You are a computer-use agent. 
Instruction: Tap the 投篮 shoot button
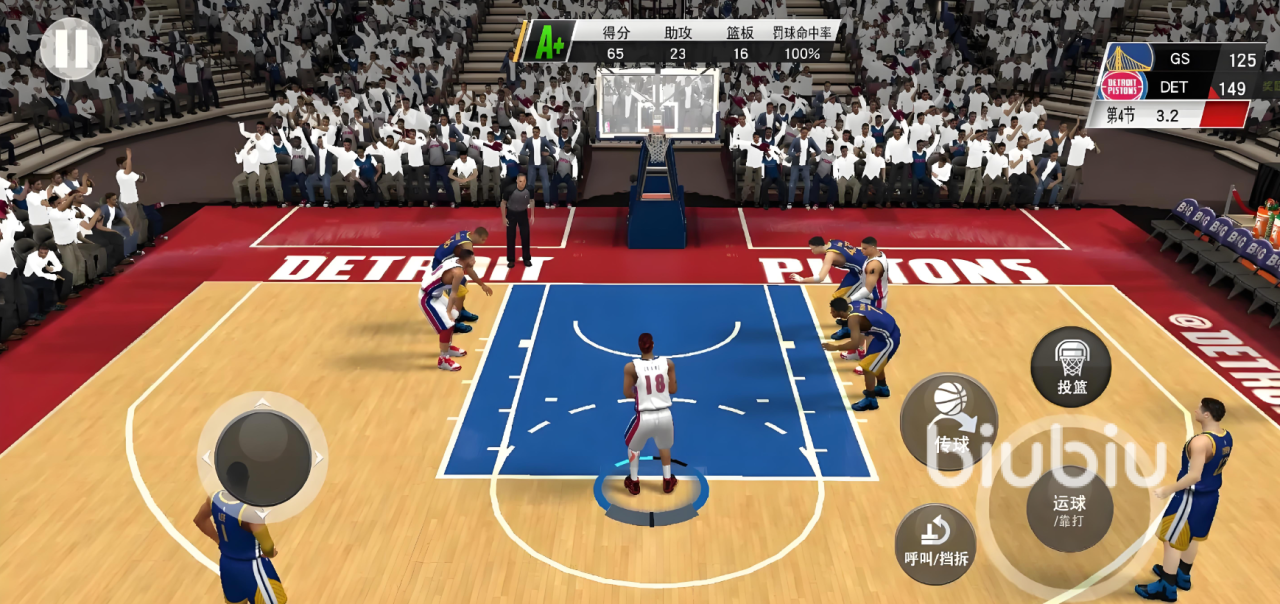coord(1071,367)
